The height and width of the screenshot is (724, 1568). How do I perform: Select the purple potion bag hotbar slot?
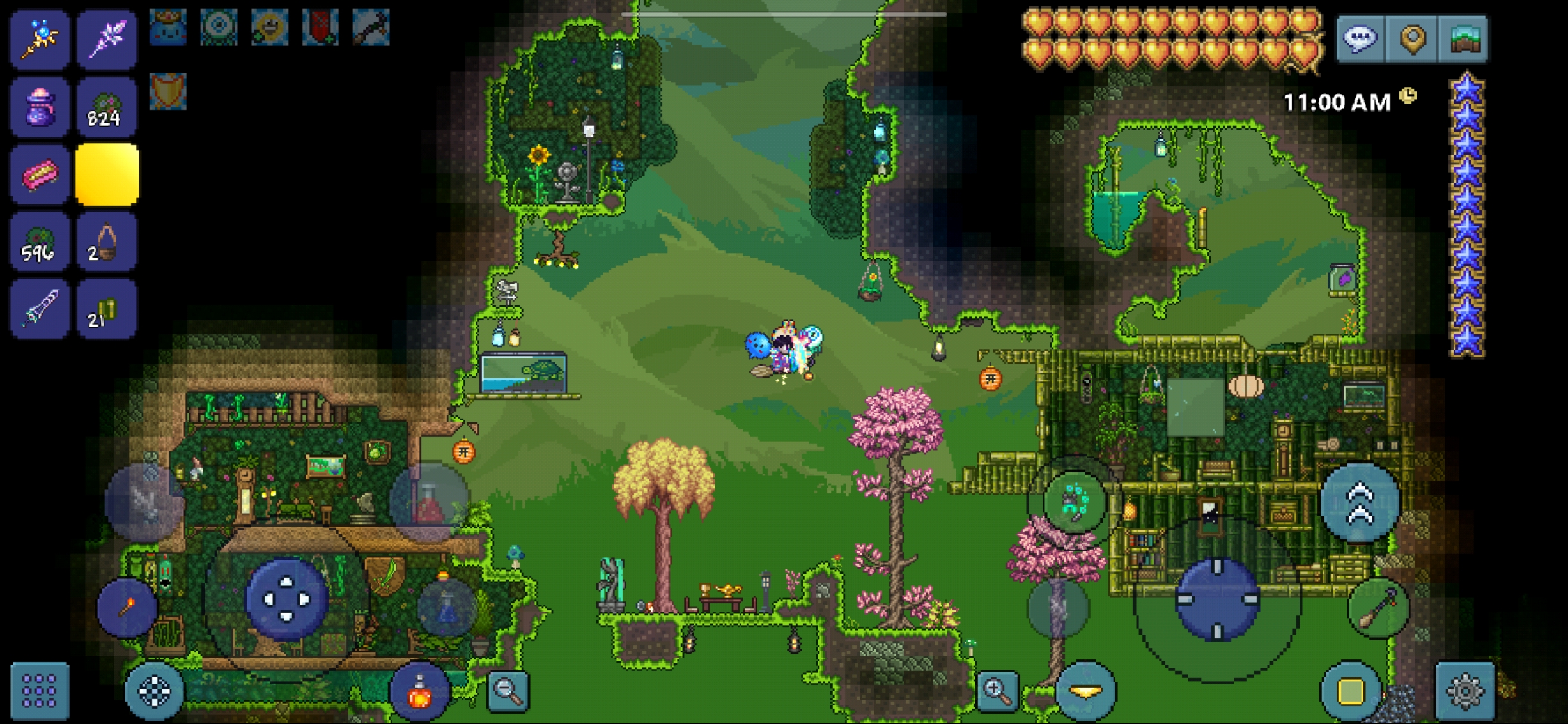pos(40,107)
